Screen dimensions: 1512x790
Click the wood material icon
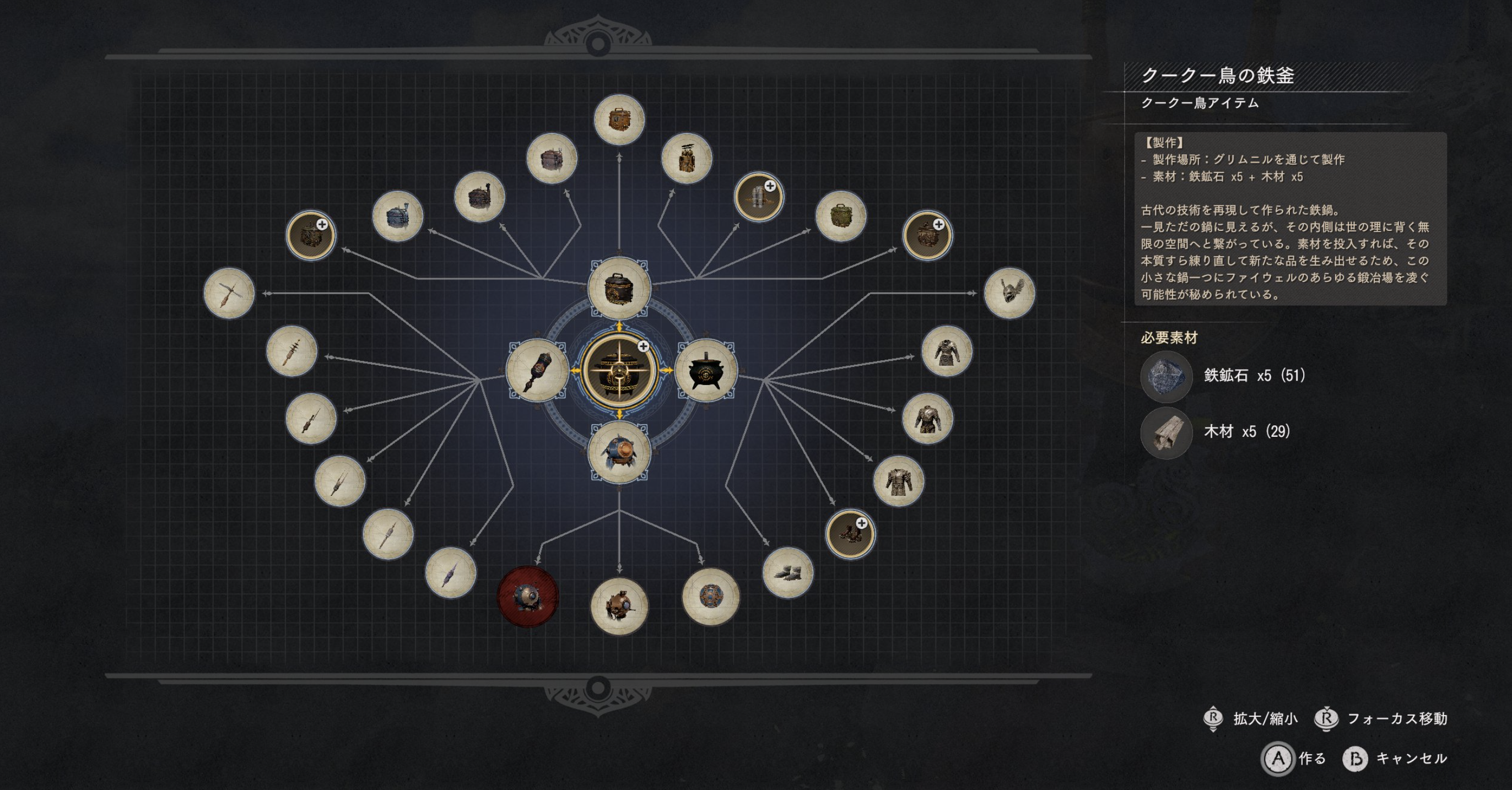pos(1166,432)
